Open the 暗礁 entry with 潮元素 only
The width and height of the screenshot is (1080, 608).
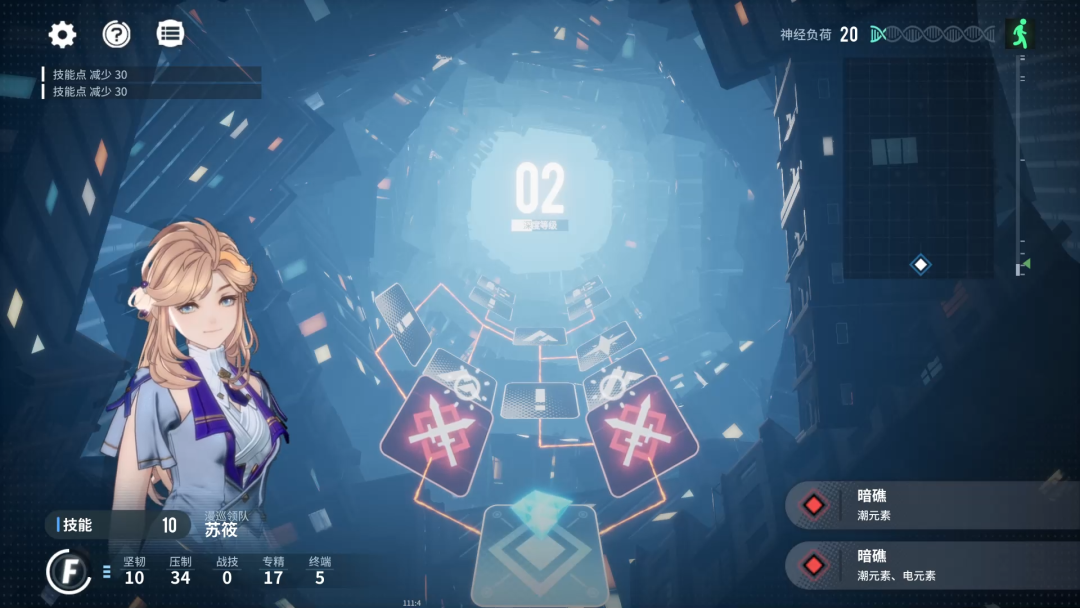(x=932, y=505)
